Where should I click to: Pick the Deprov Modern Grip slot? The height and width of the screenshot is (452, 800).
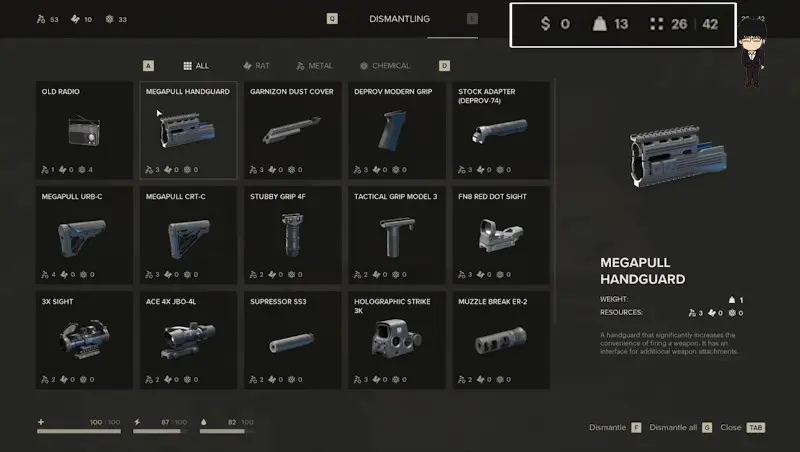point(397,130)
